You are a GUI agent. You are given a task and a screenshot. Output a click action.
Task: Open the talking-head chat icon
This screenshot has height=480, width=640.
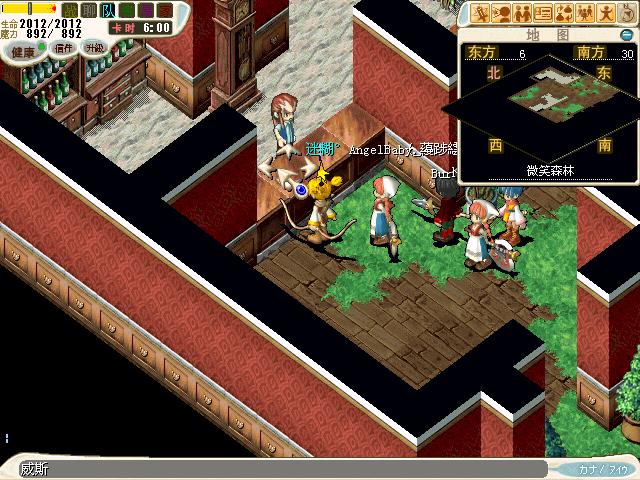502,13
